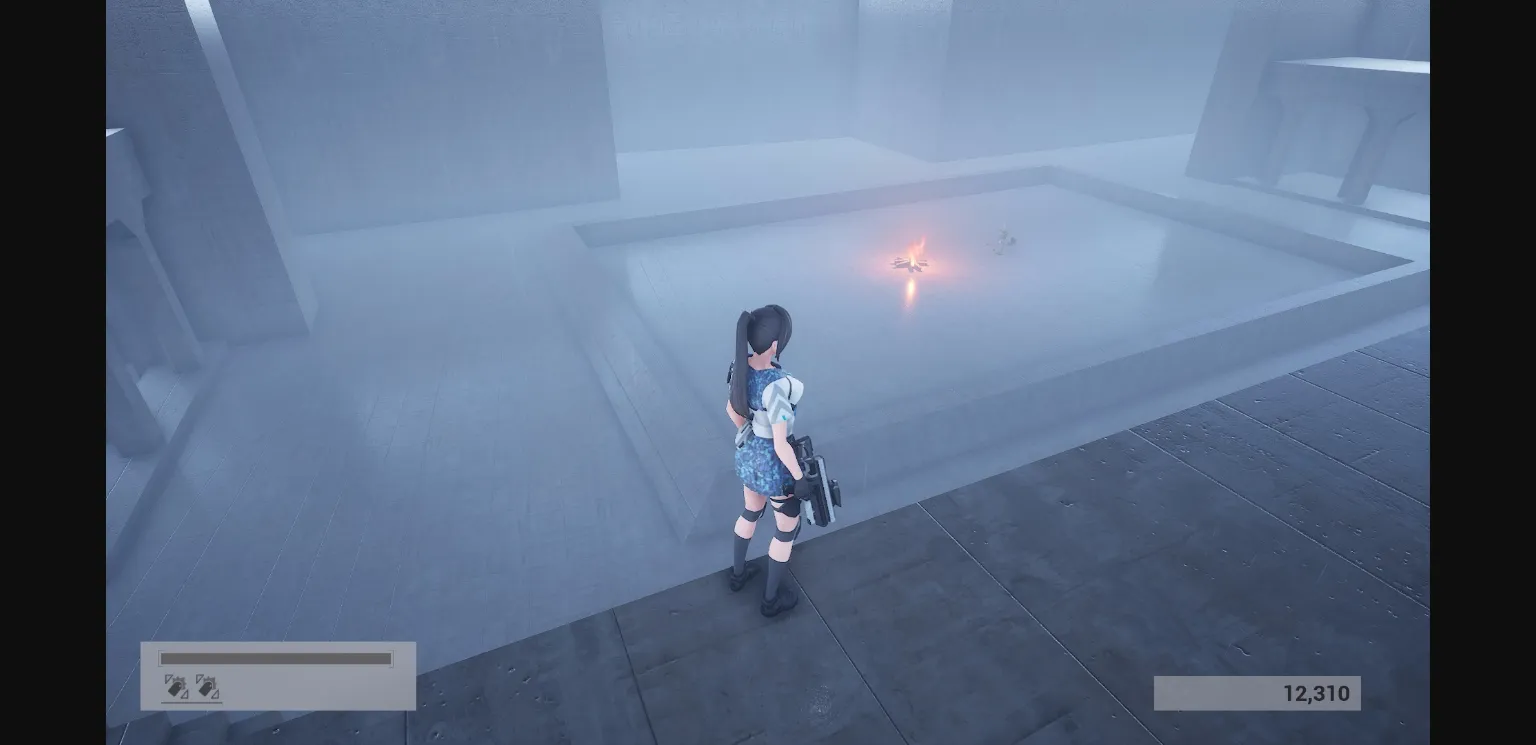
Task: Click the gear emblem on the left grenade icon
Action: [x=179, y=682]
